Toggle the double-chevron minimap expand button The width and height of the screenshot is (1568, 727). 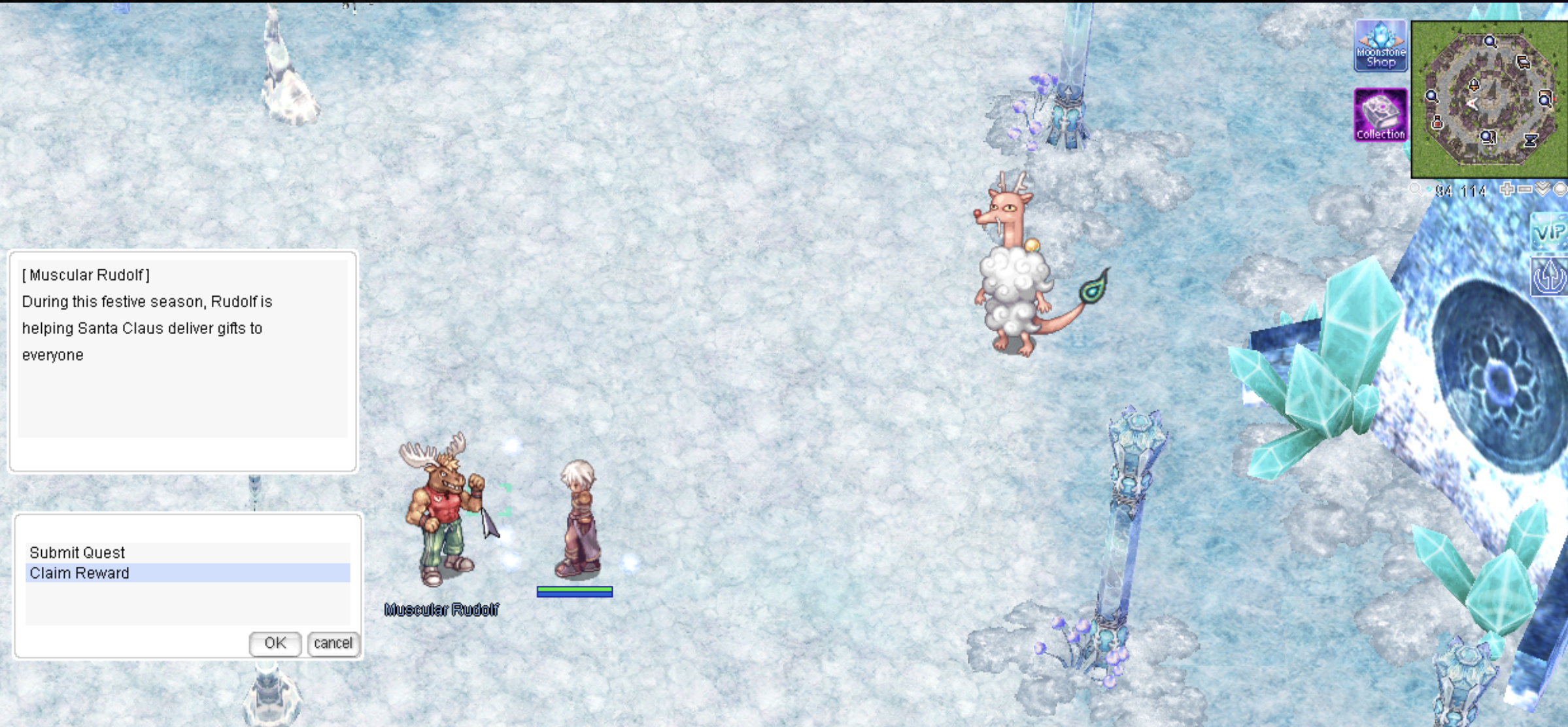(1542, 190)
